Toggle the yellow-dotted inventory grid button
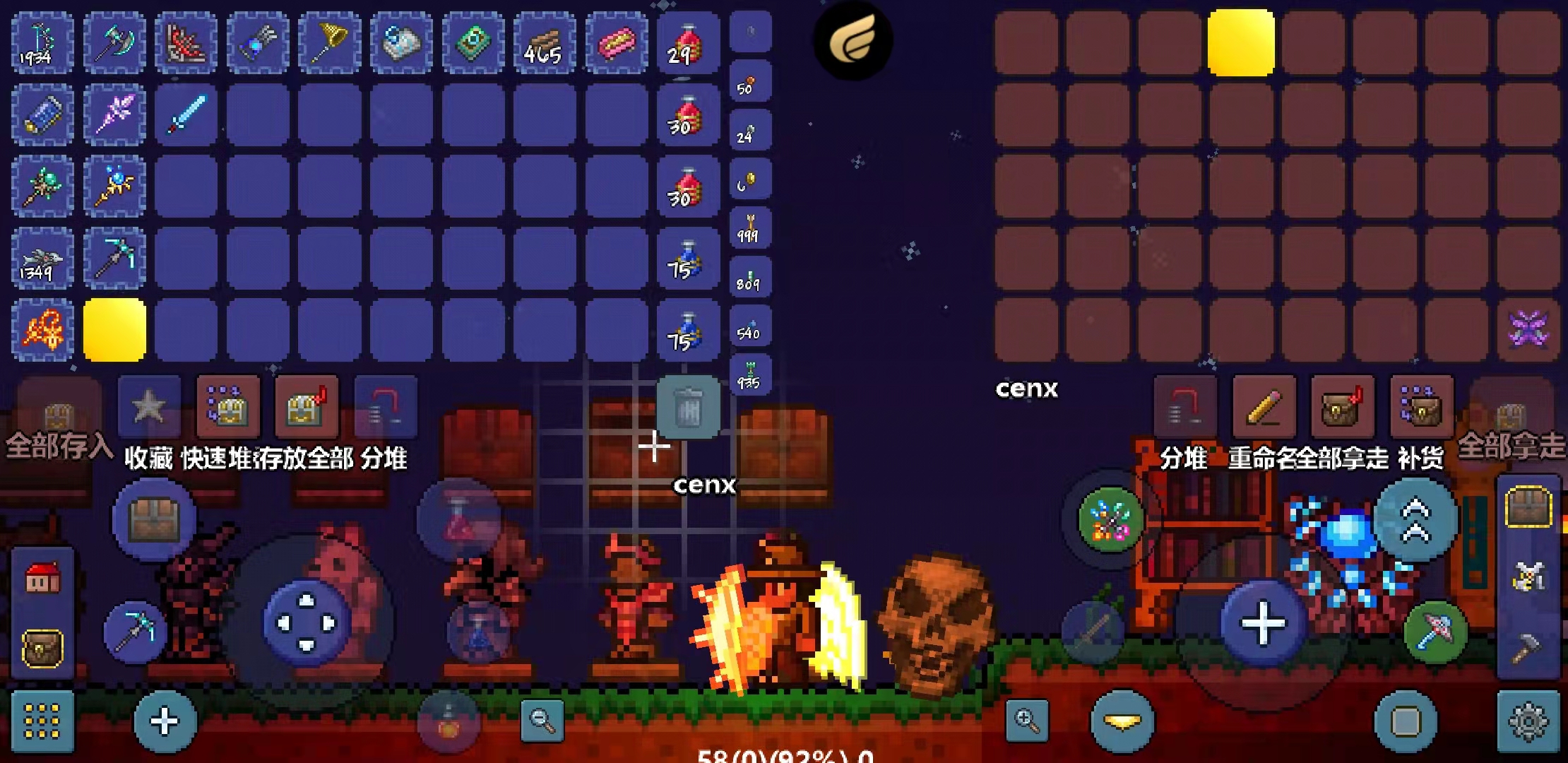 42,722
